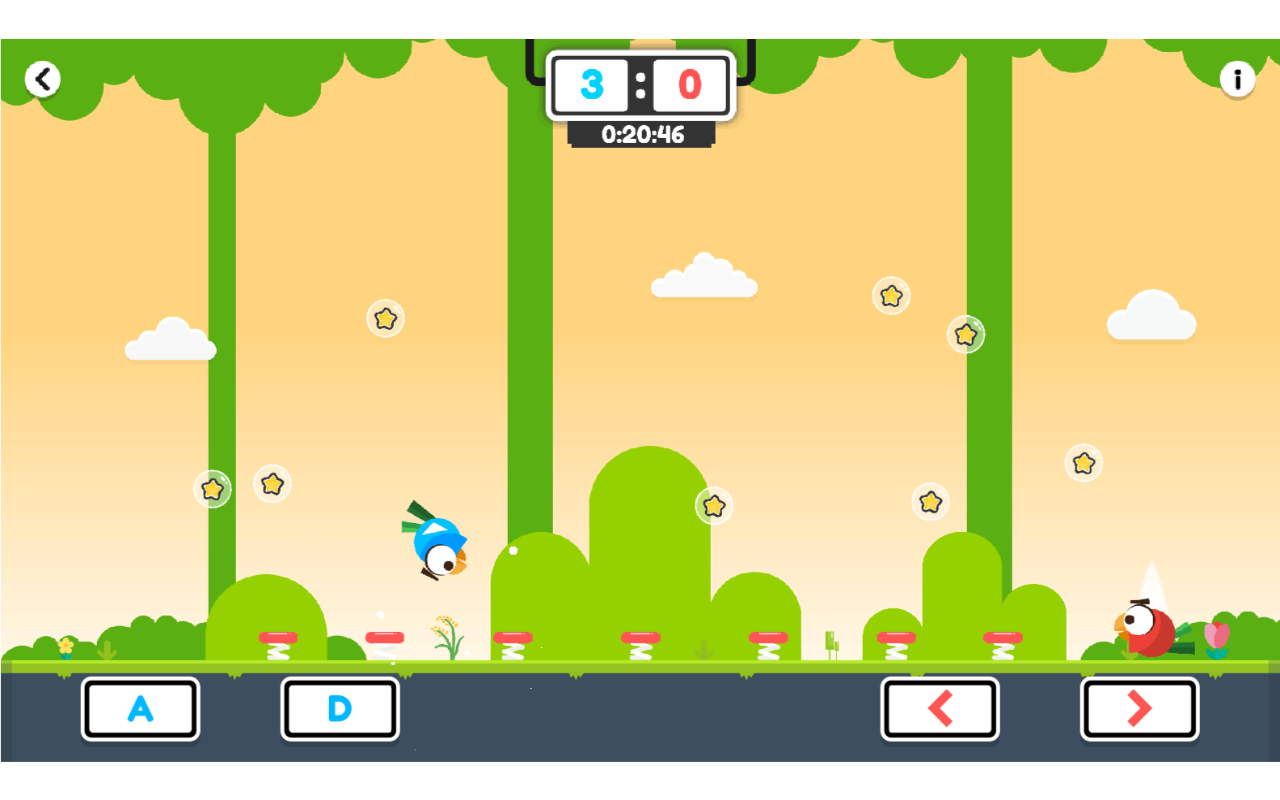The height and width of the screenshot is (800, 1280).
Task: Hit the red right arrow button
Action: [1139, 709]
